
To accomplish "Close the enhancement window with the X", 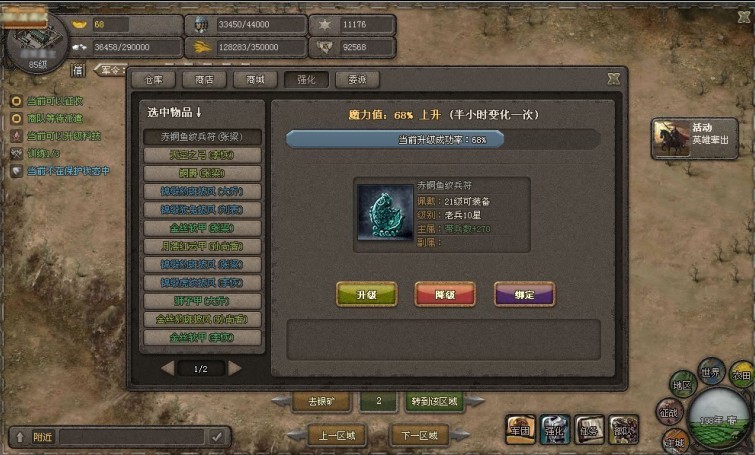I will tap(613, 78).
